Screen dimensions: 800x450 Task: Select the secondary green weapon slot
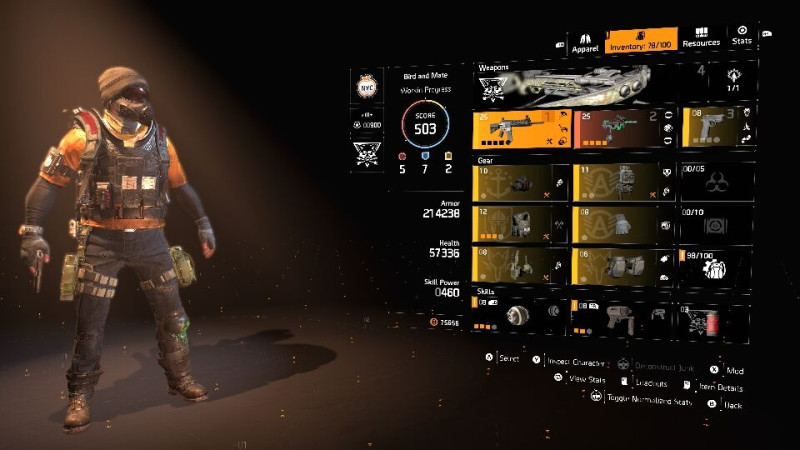pos(622,130)
